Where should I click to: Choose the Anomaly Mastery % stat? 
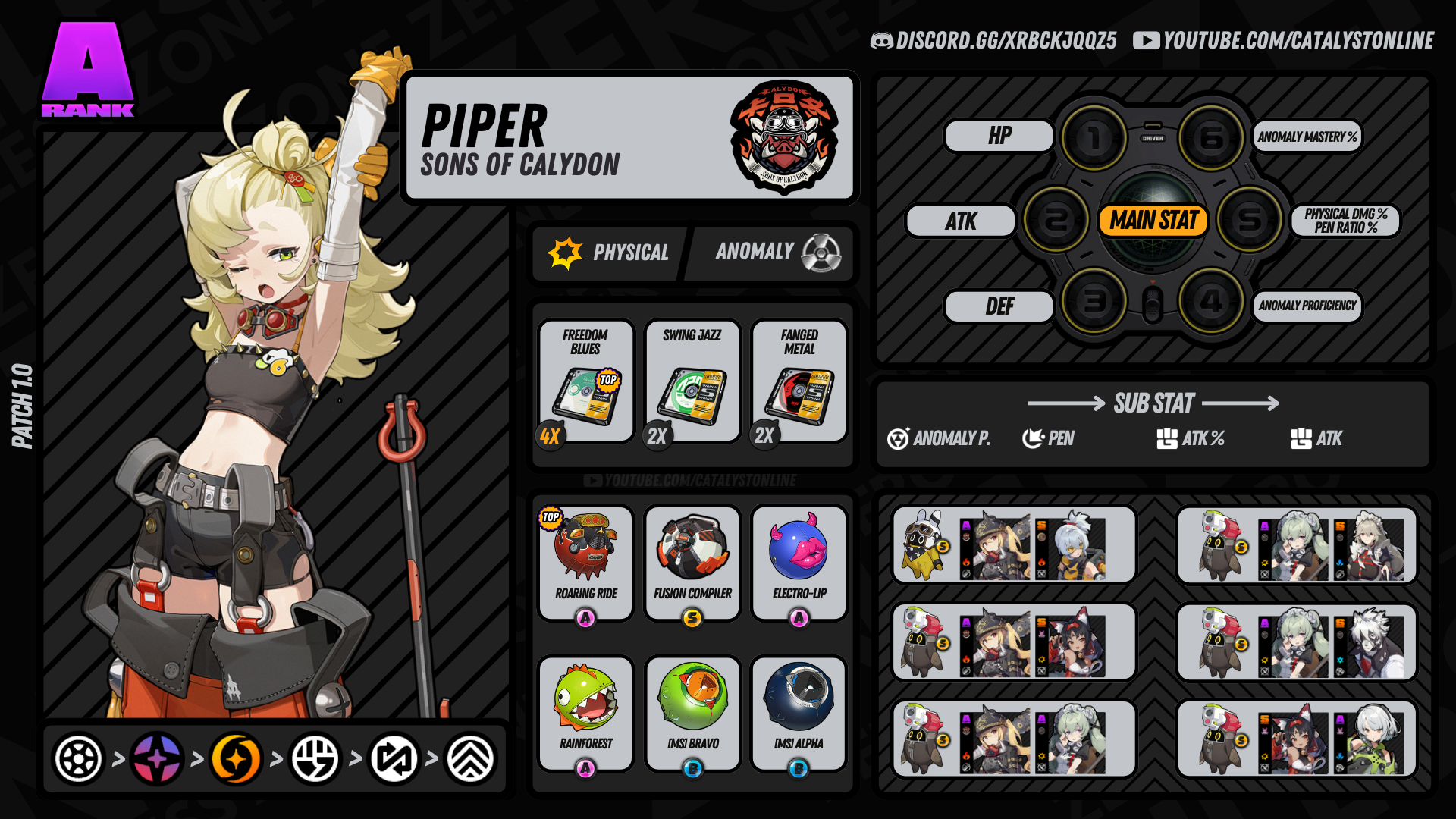click(x=1307, y=137)
